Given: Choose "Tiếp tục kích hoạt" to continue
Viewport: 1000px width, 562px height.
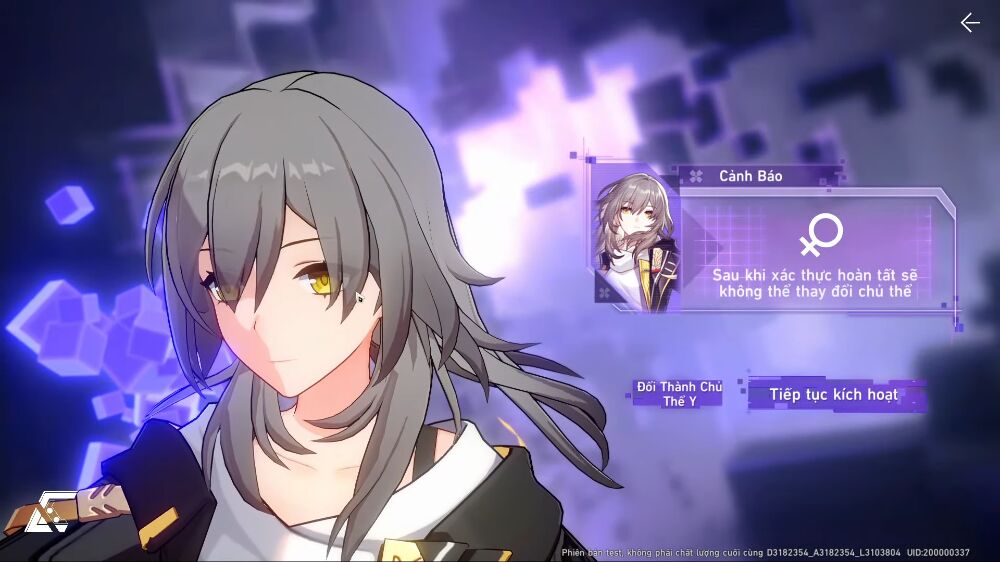Looking at the screenshot, I should click(x=833, y=394).
